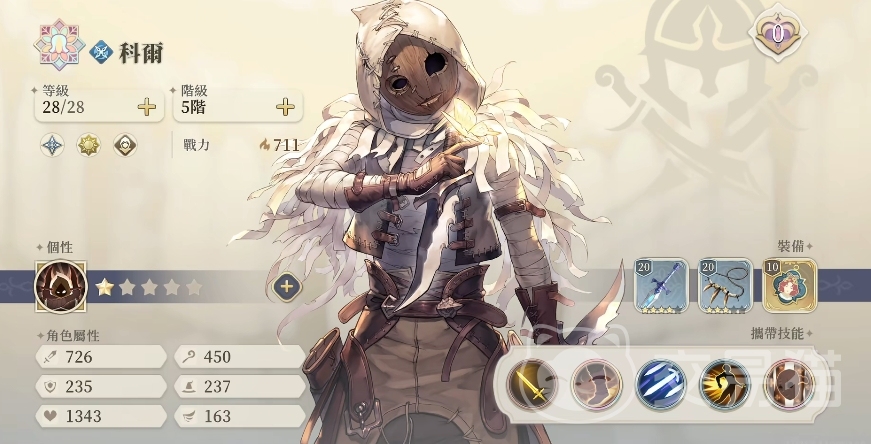Select the golden sun trait icon

[x=89, y=145]
